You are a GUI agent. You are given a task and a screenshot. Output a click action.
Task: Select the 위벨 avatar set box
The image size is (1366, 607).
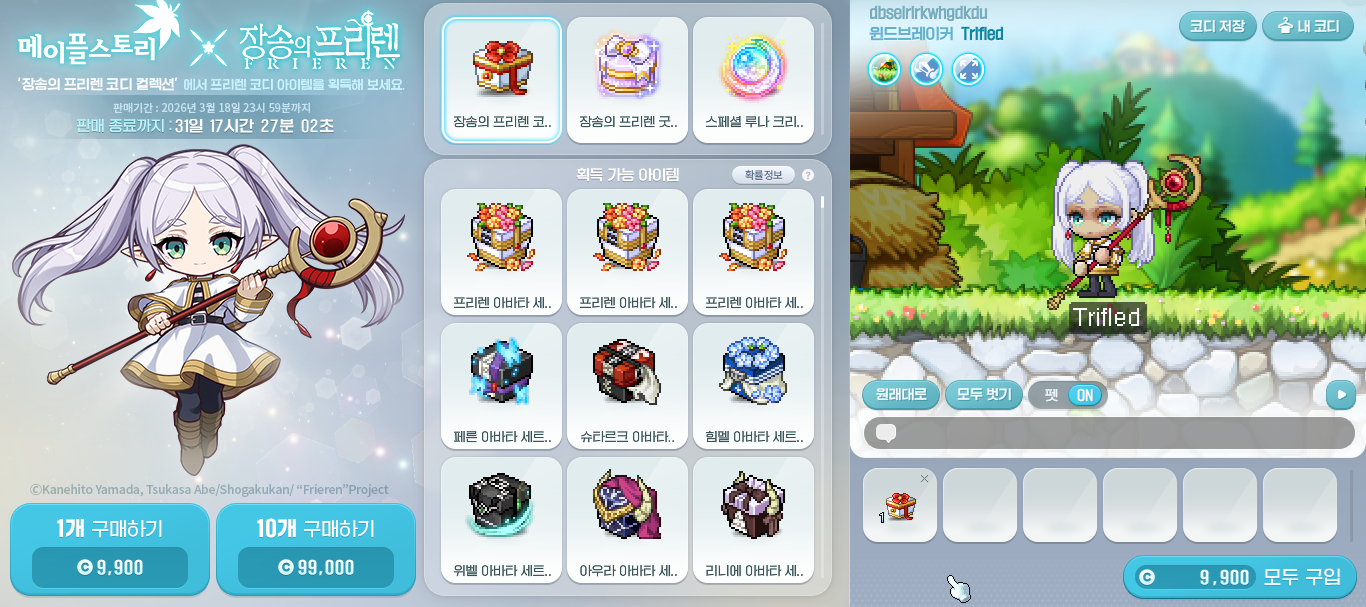tap(502, 518)
